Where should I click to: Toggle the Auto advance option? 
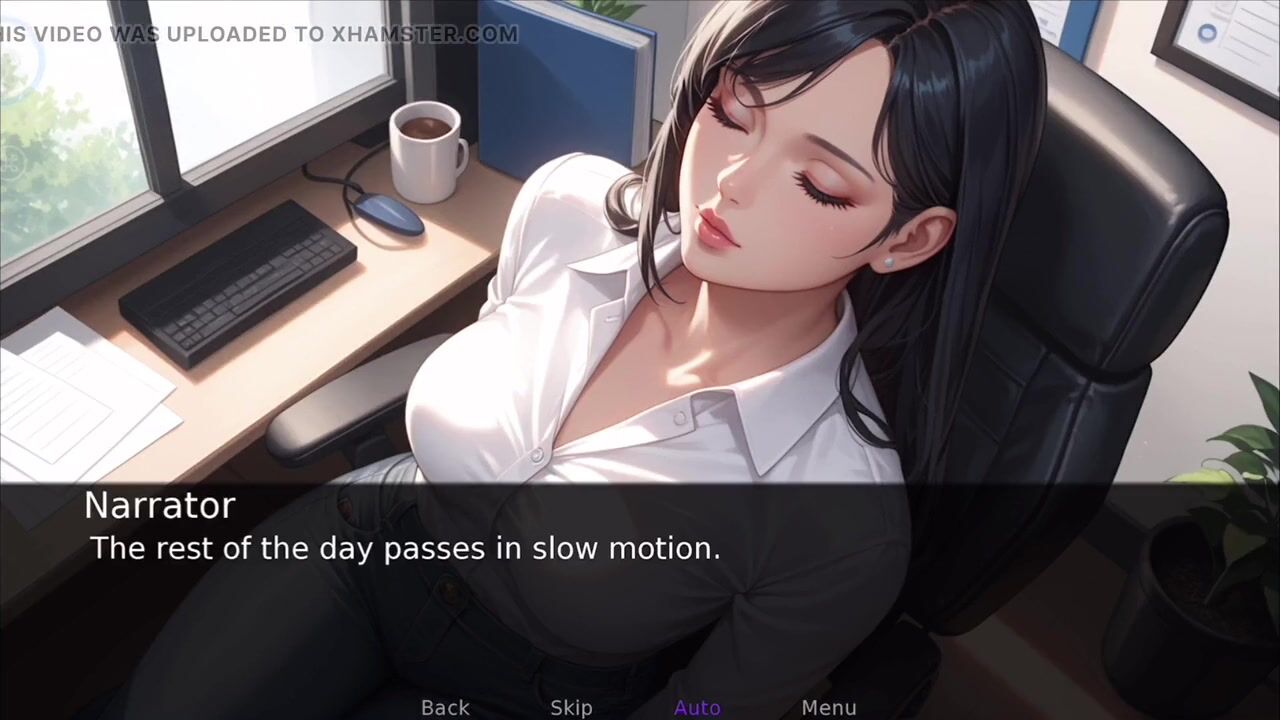point(697,708)
